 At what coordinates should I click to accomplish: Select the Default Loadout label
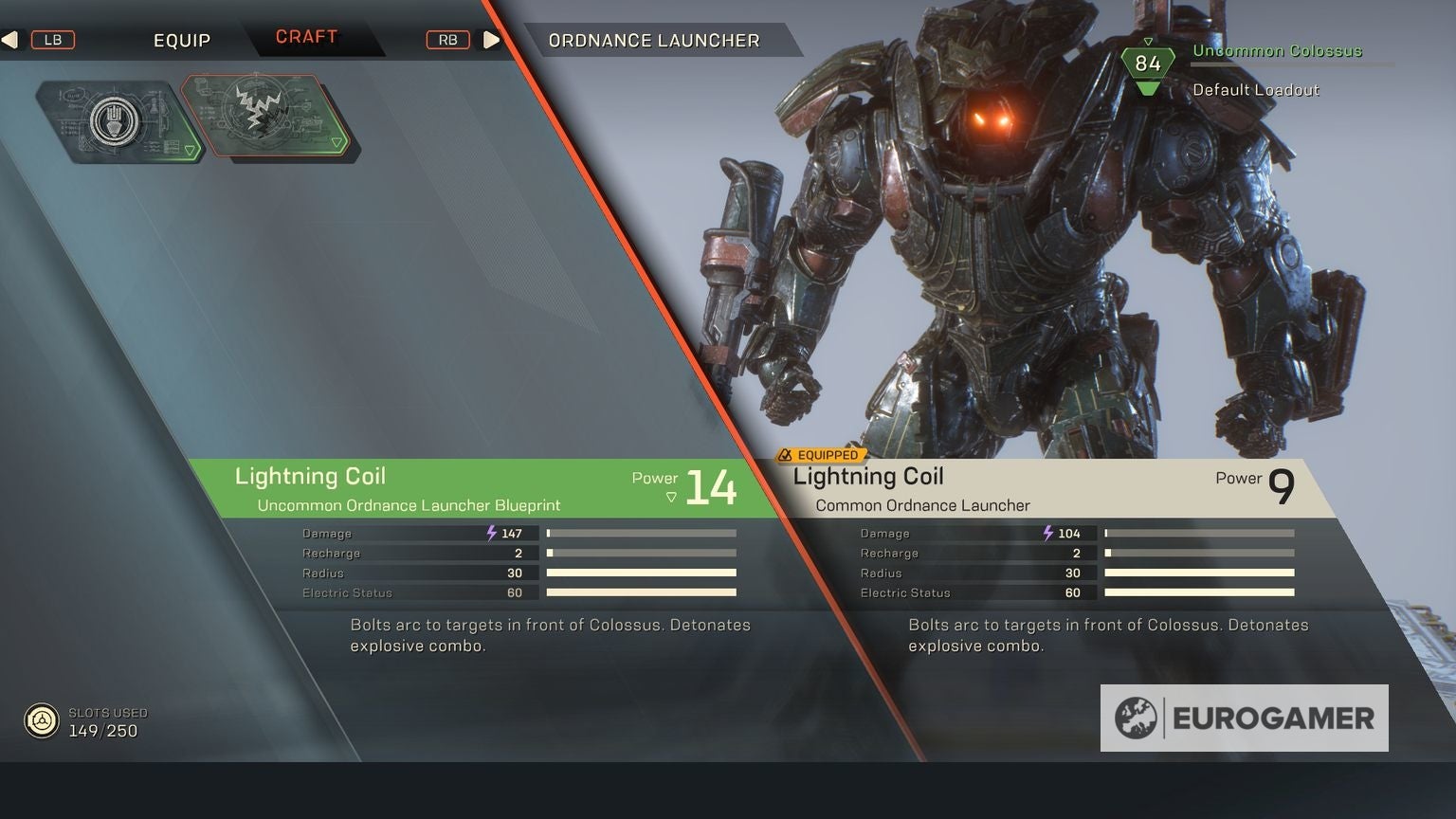point(1256,90)
